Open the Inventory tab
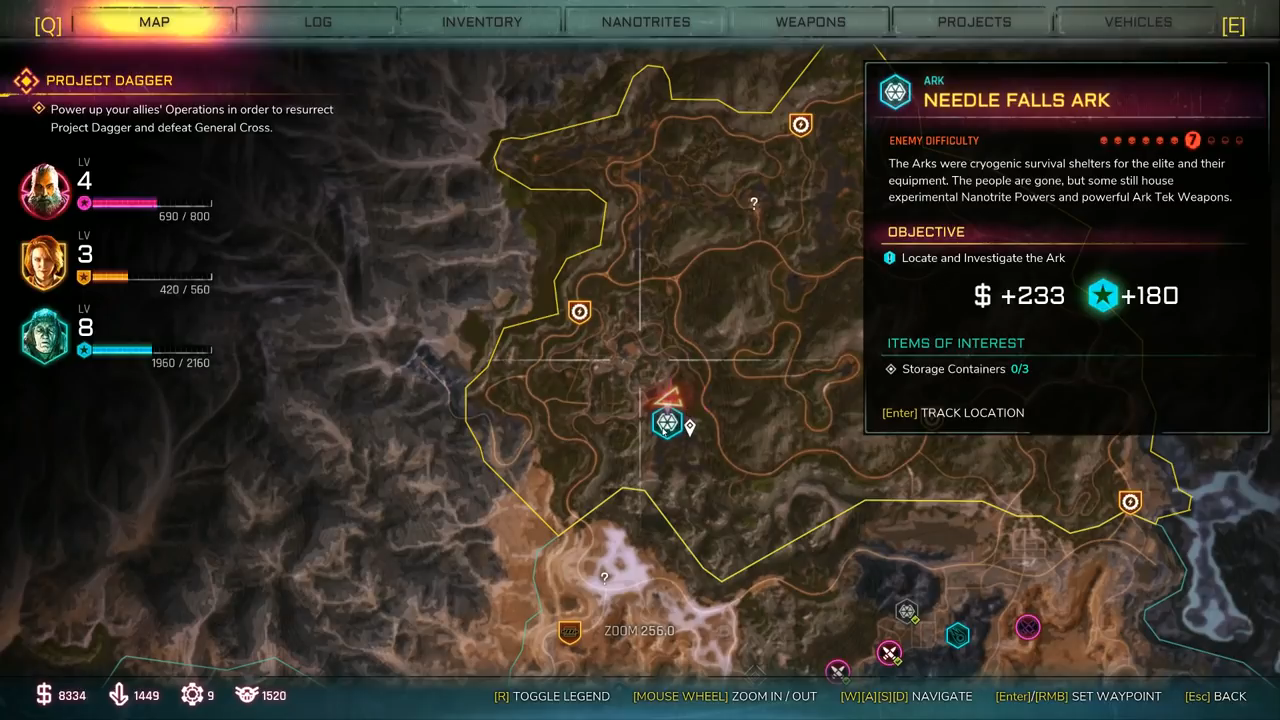 [x=481, y=22]
